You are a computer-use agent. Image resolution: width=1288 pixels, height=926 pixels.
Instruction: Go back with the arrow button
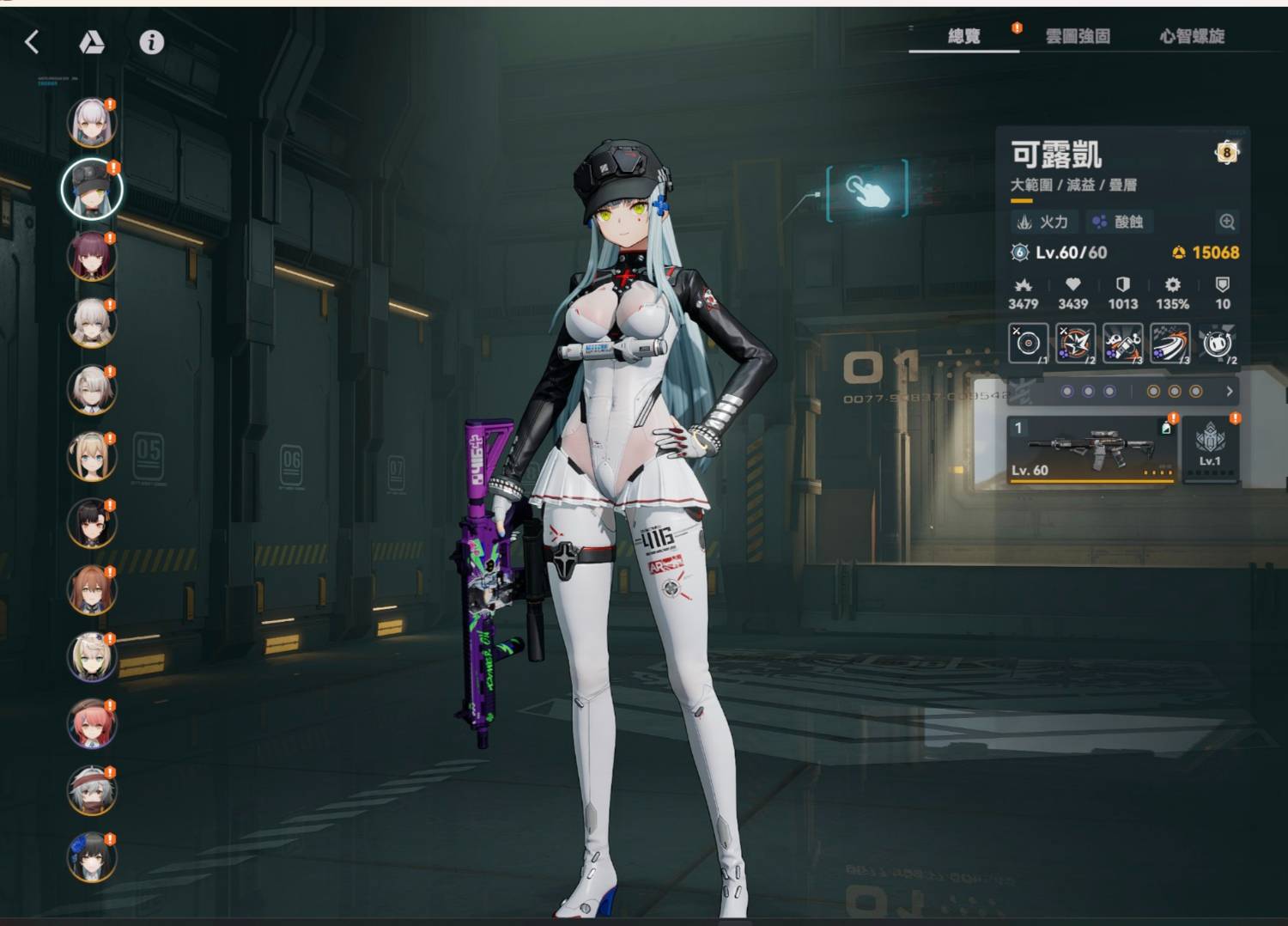33,42
